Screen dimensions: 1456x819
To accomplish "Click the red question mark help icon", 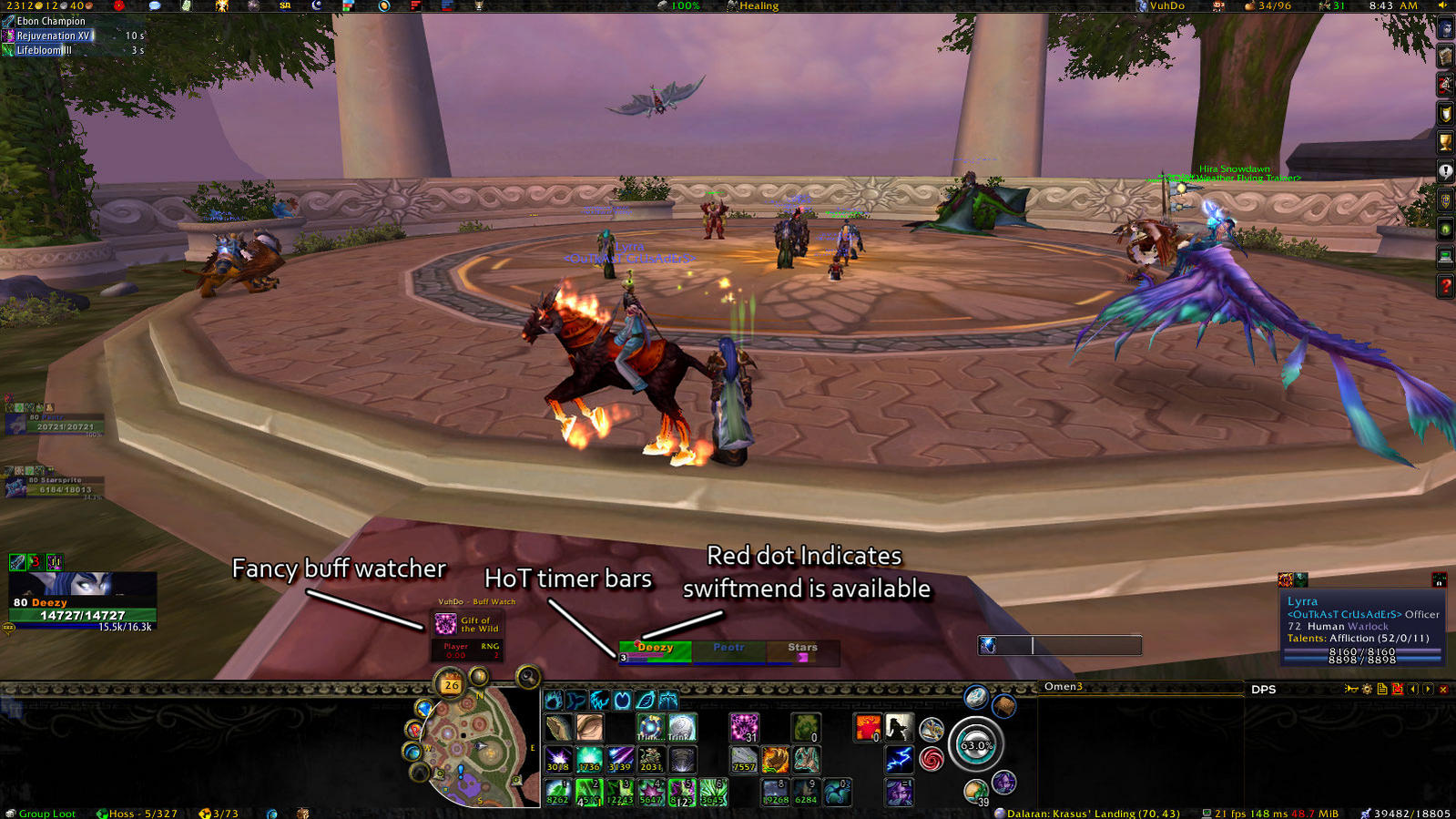I will 1445,286.
